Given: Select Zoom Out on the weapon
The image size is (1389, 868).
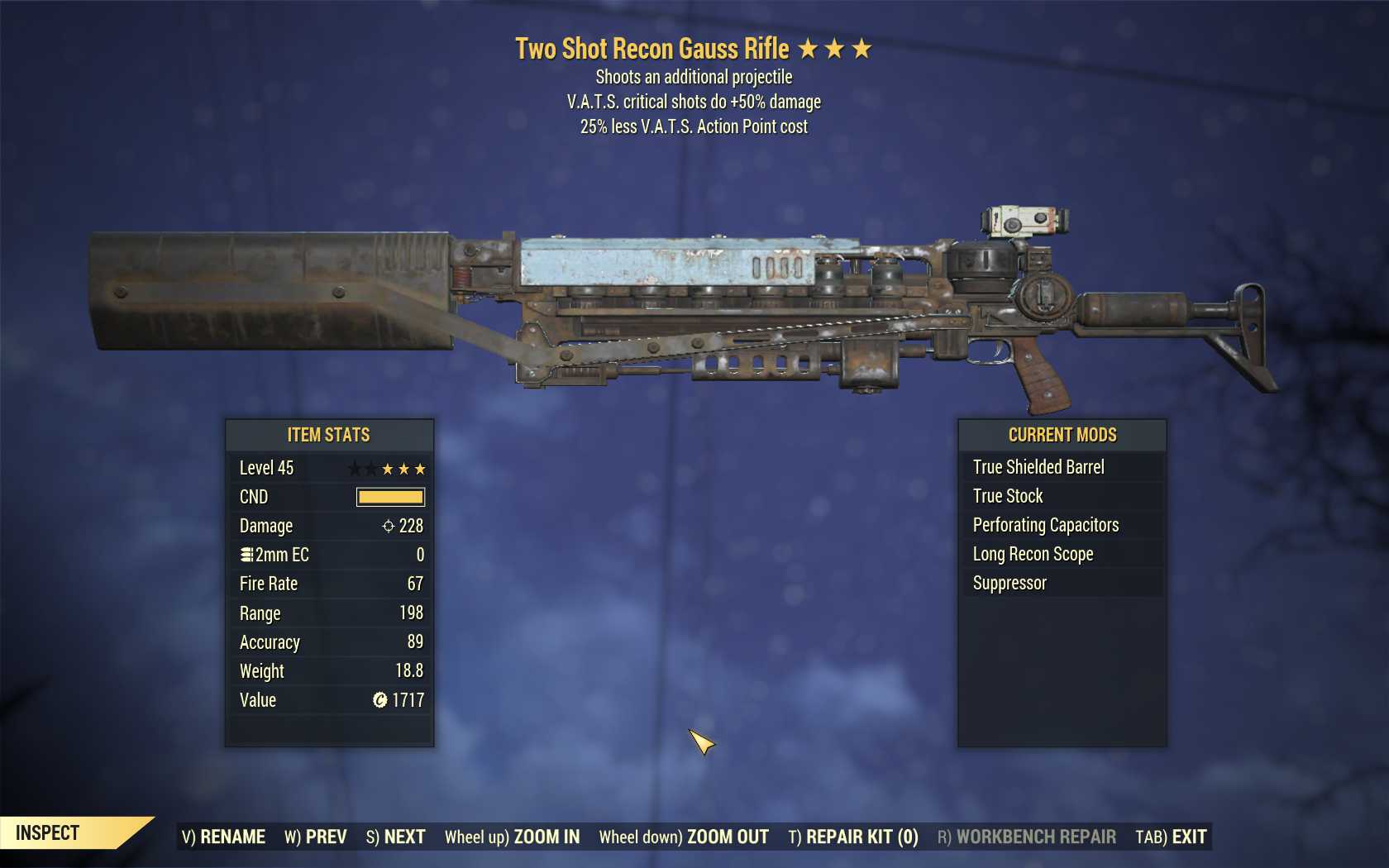Looking at the screenshot, I should click(x=684, y=837).
